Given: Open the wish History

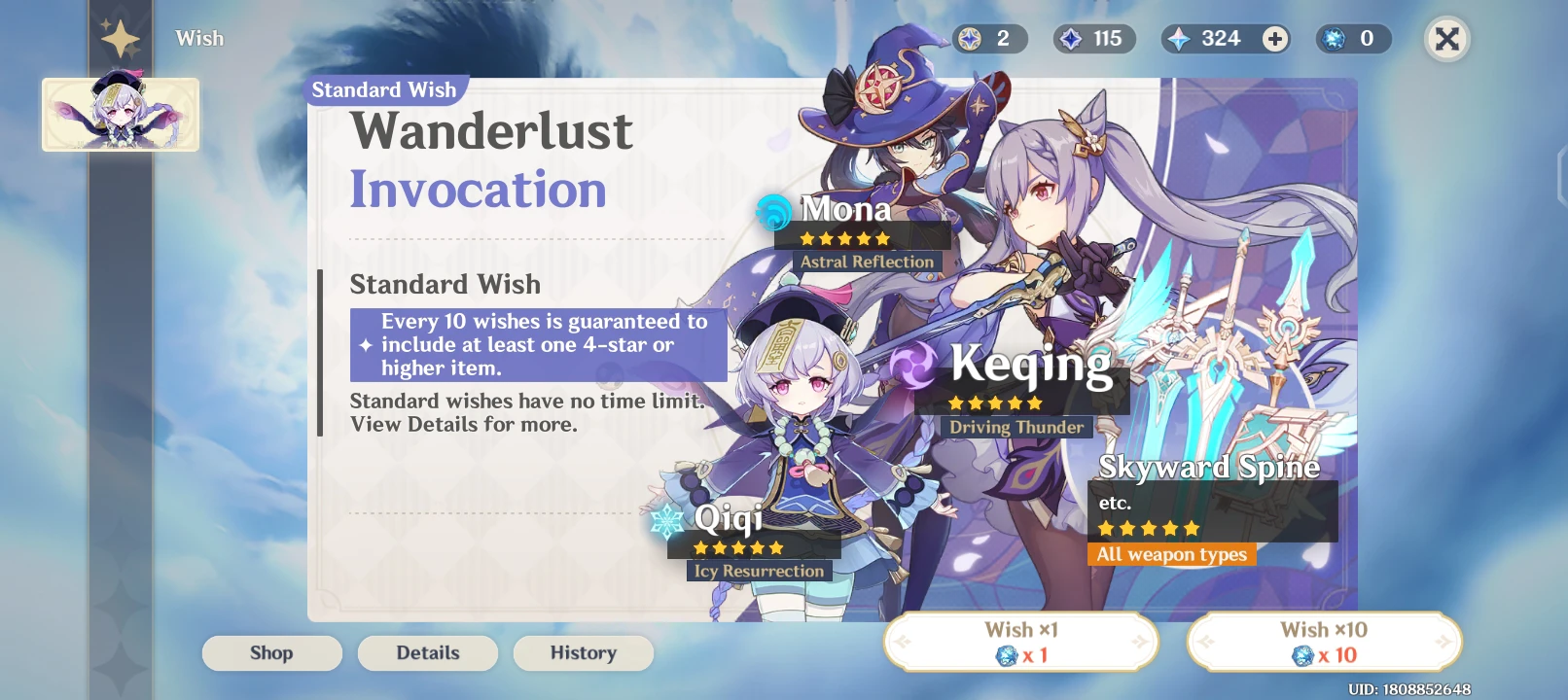Looking at the screenshot, I should 583,652.
